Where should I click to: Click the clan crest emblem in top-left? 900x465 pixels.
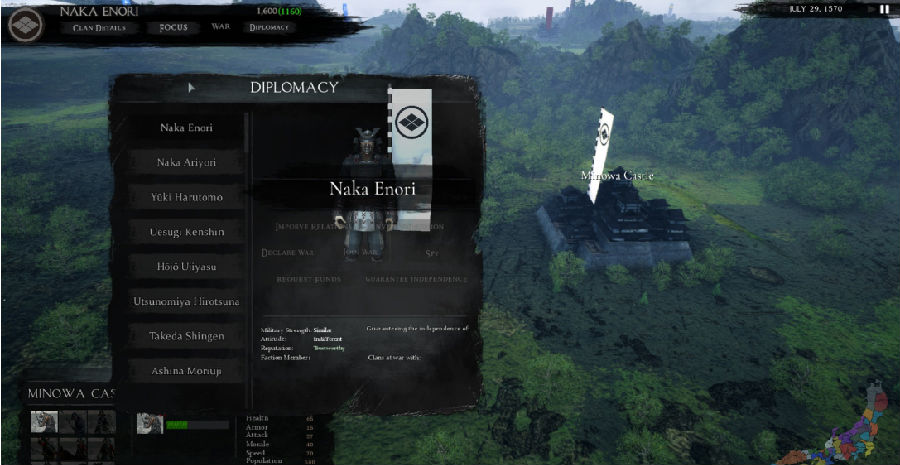[x=24, y=24]
